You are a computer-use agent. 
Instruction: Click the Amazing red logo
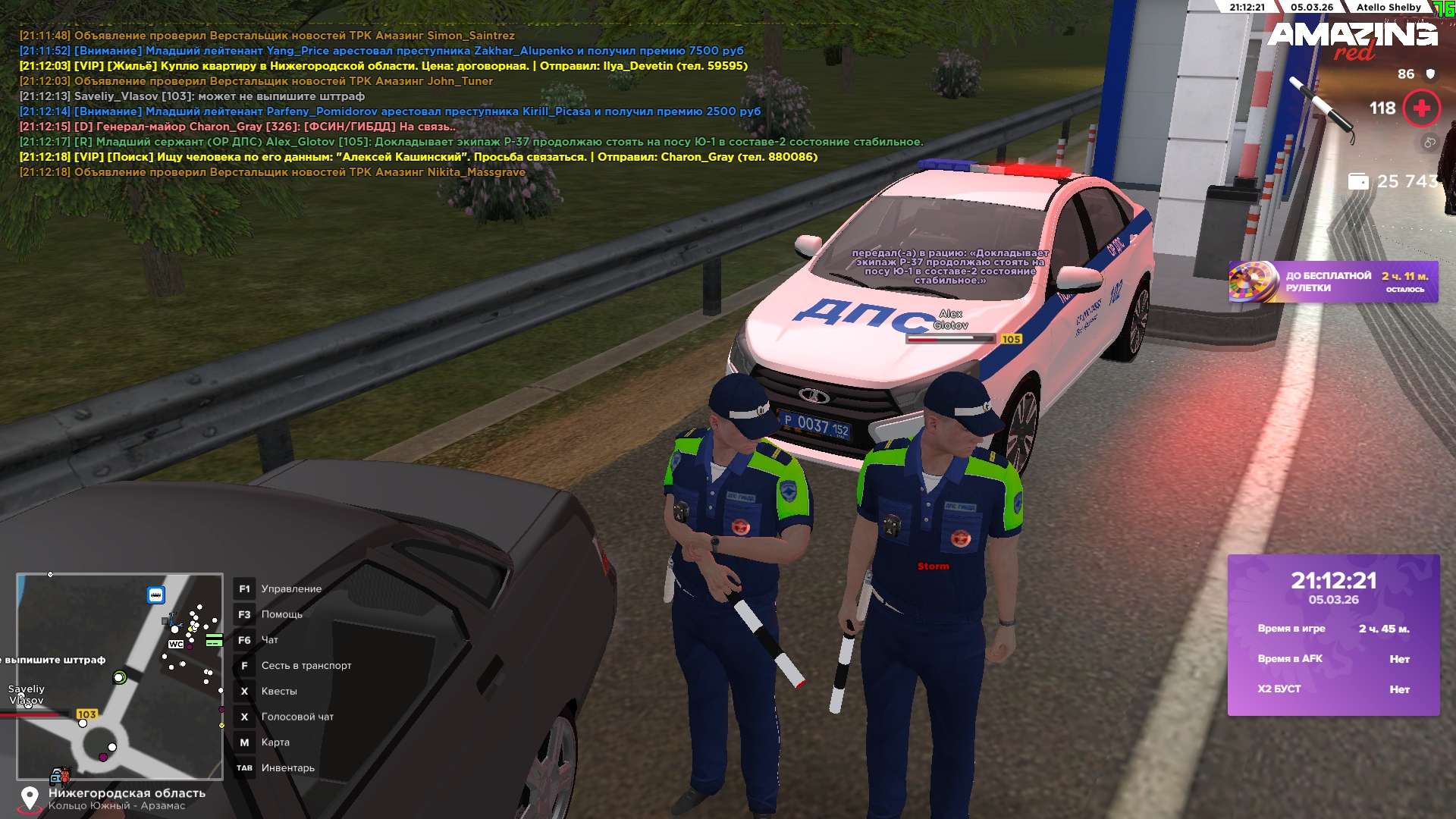point(1352,39)
